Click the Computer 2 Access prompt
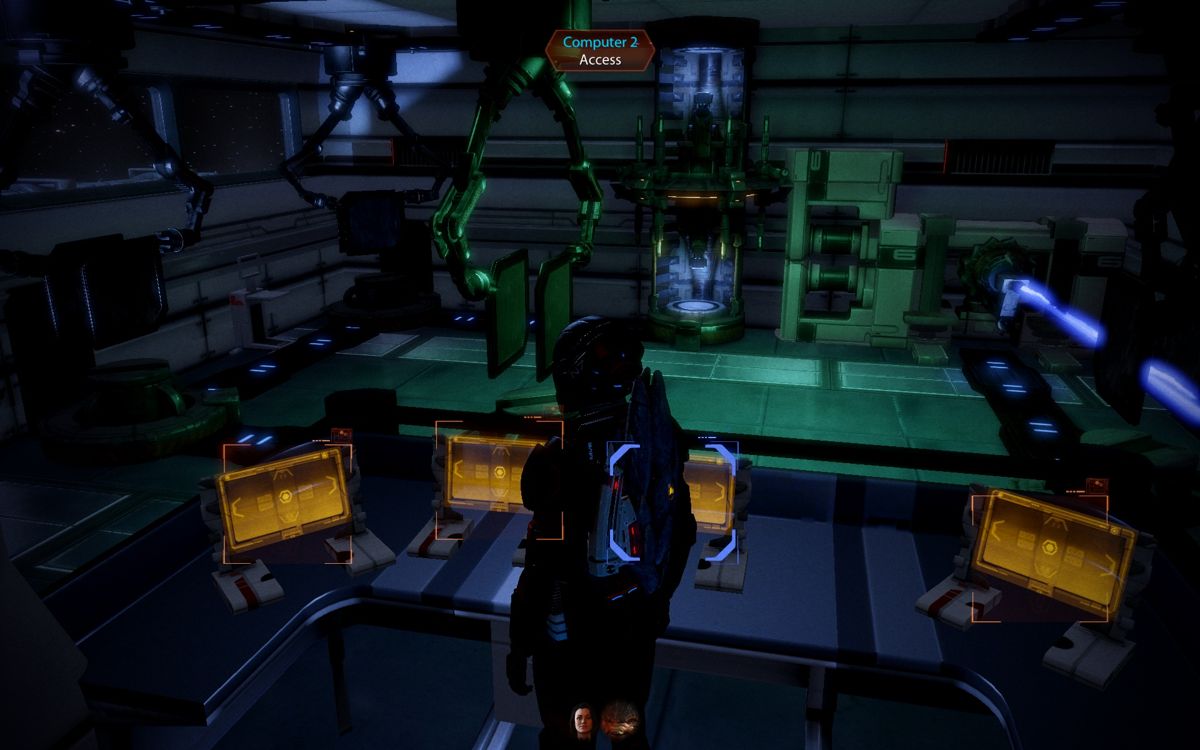Screen dimensions: 1200x750 pyautogui.click(x=600, y=50)
